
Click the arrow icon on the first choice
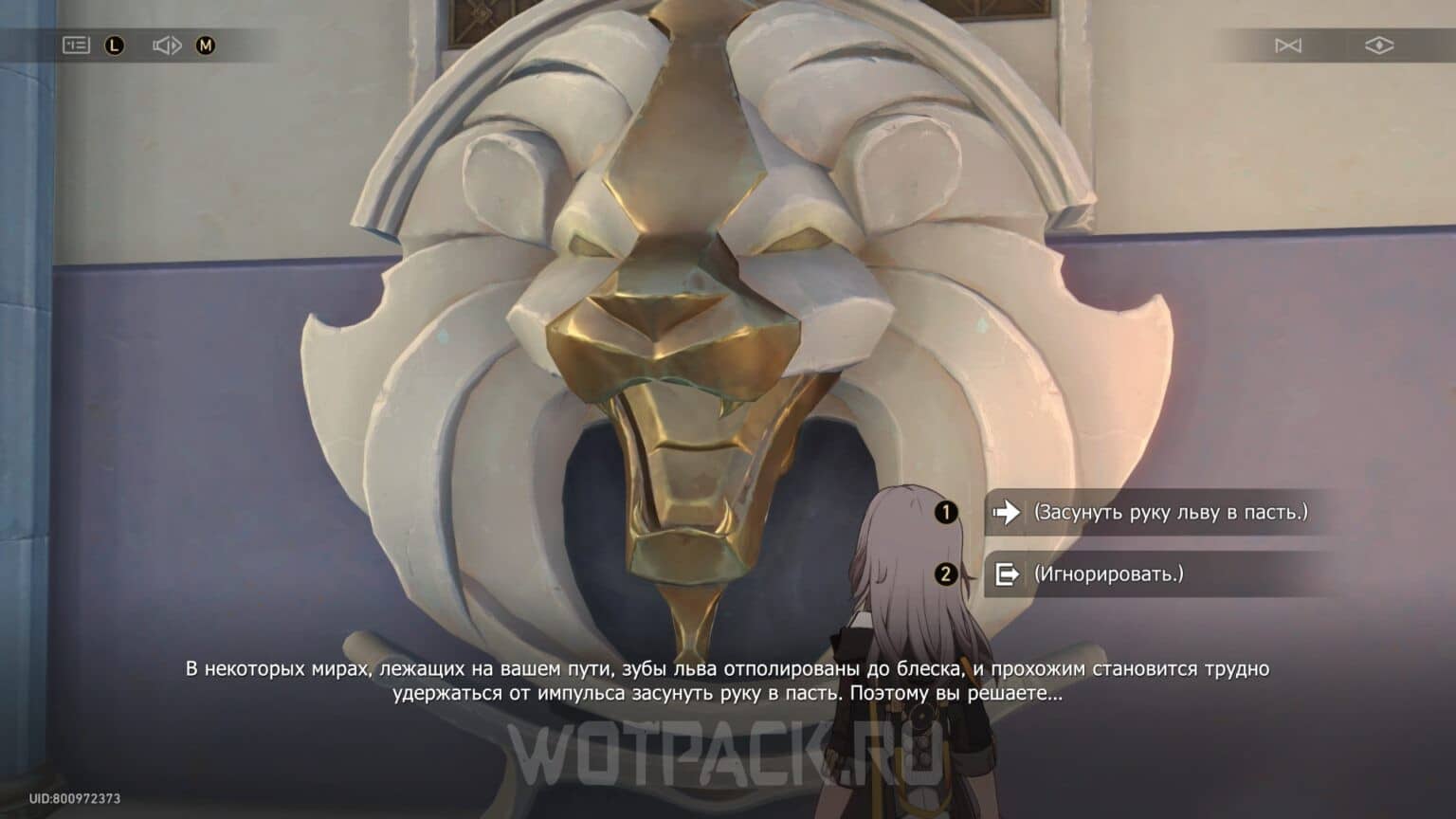click(x=1009, y=513)
